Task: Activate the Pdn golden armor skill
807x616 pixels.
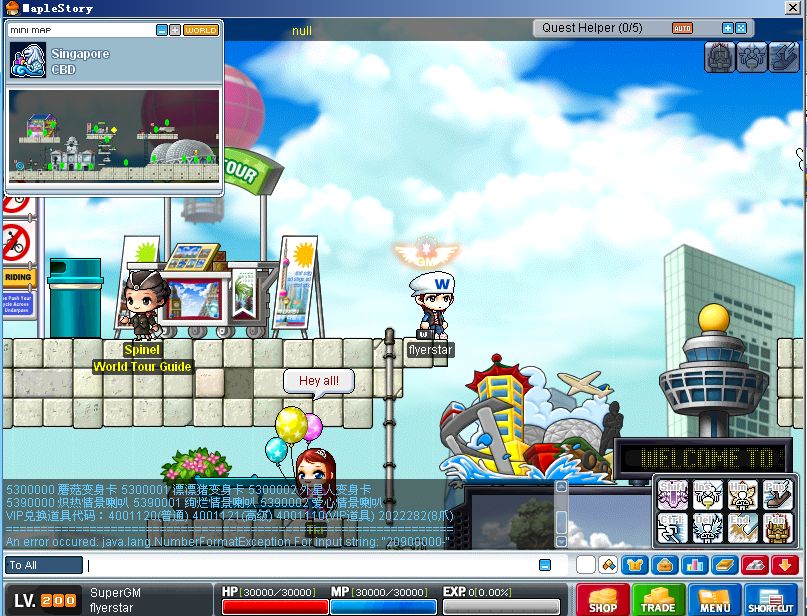Action: pos(776,526)
